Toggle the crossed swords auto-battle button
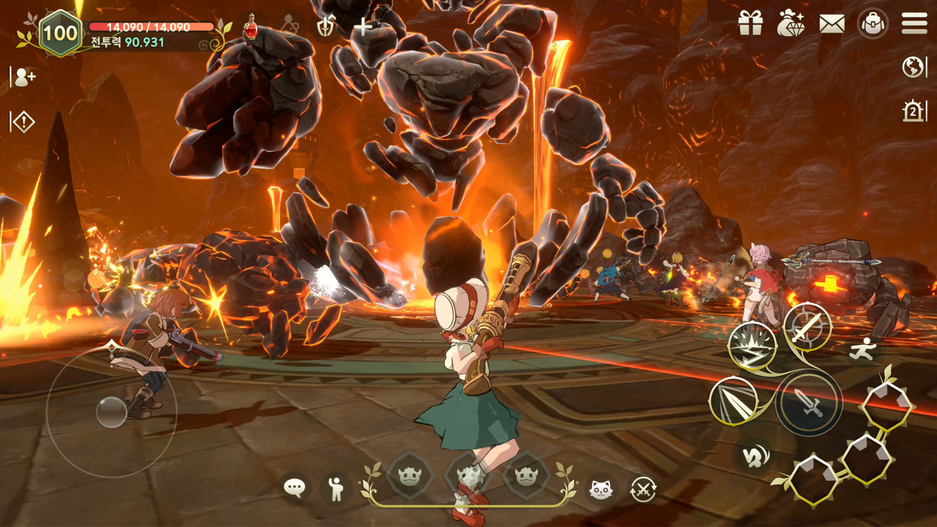 click(x=643, y=488)
